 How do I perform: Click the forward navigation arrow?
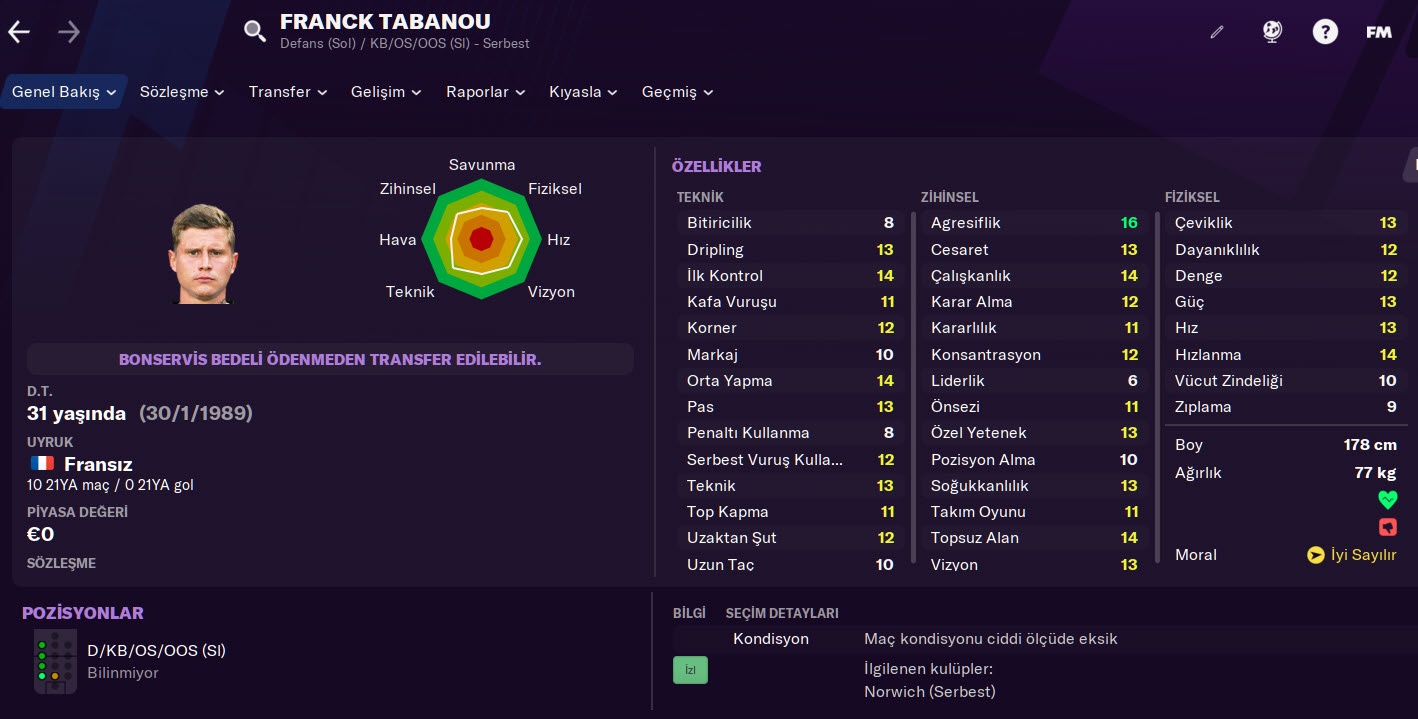[x=69, y=32]
